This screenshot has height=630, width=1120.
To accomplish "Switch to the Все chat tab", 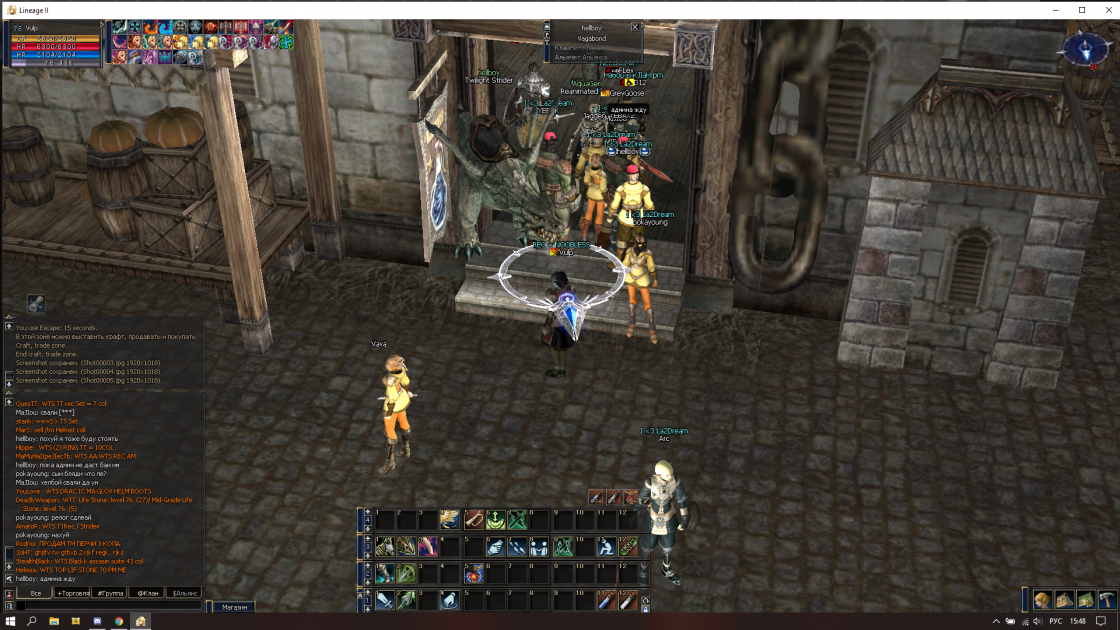I will [x=36, y=593].
